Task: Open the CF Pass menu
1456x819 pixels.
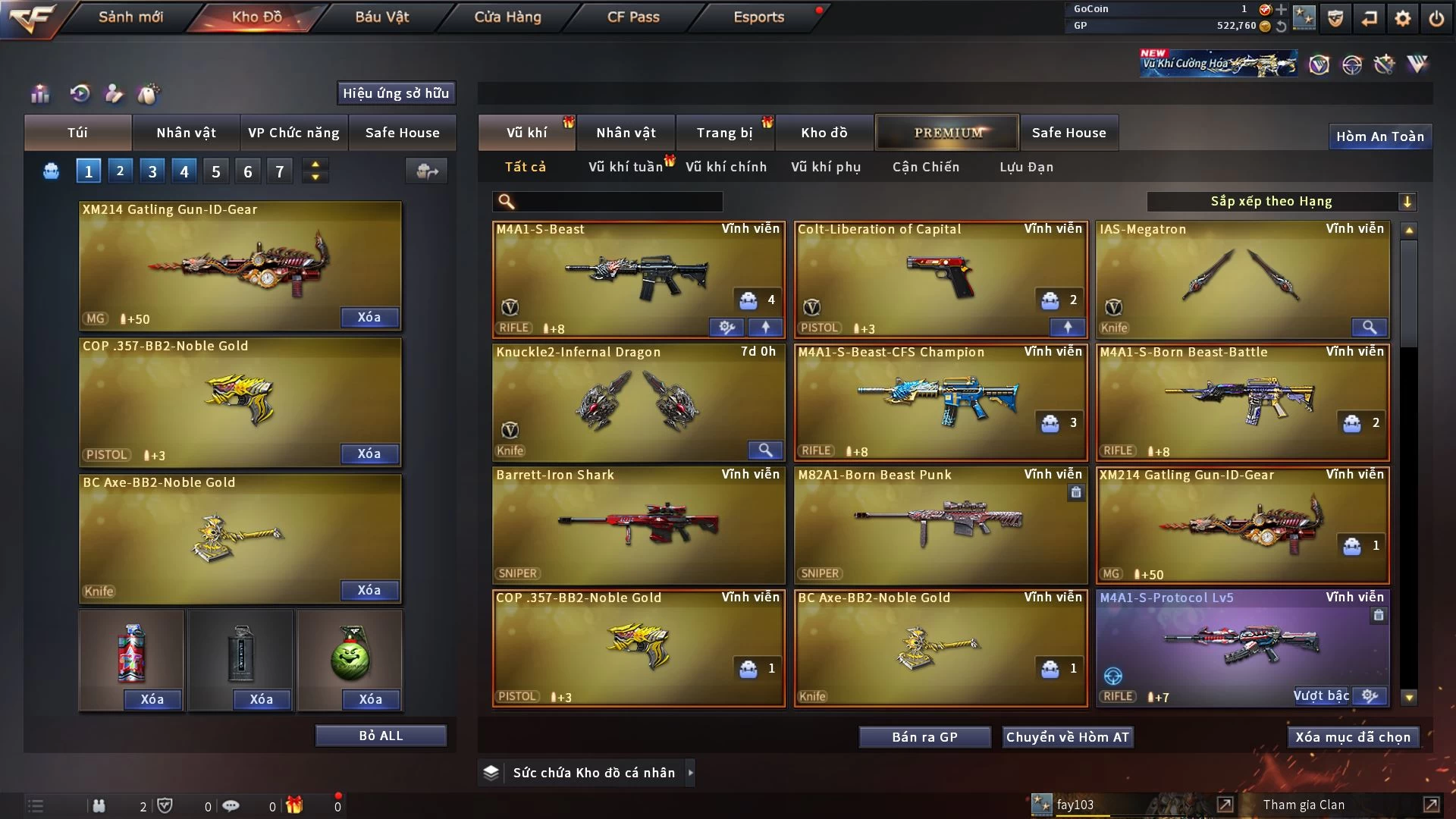Action: [633, 17]
